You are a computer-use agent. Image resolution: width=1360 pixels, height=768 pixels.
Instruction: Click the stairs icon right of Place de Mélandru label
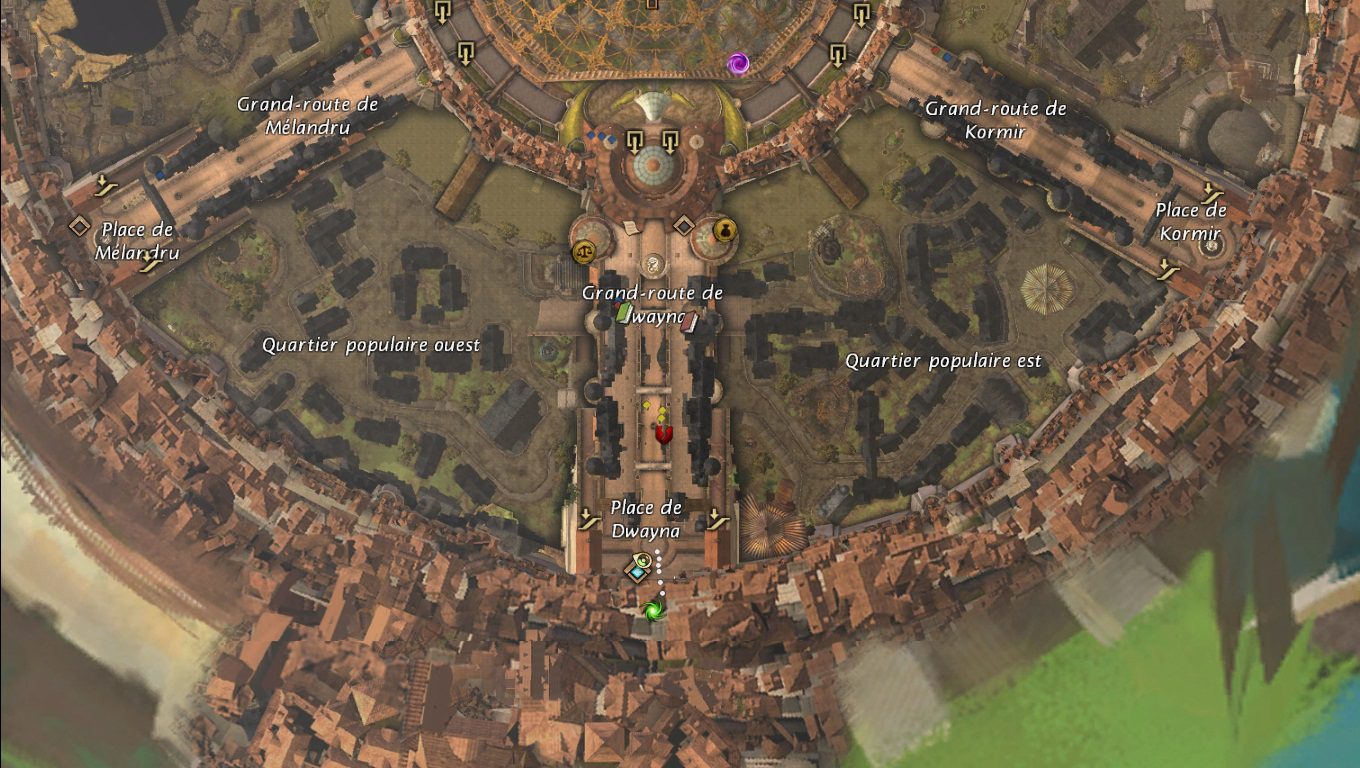click(x=151, y=261)
